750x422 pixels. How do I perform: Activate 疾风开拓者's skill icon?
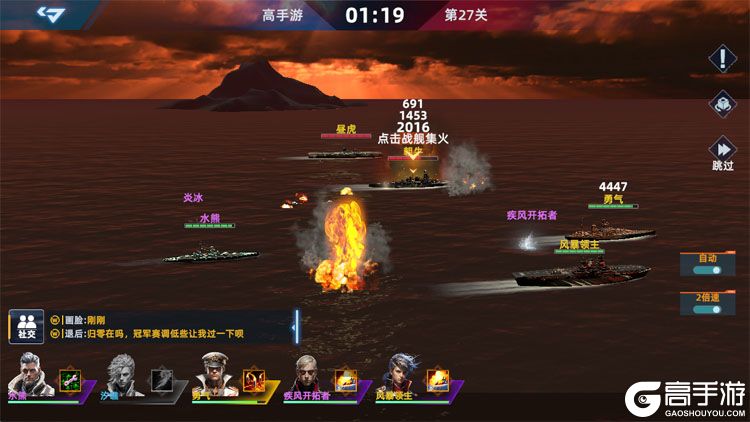click(345, 379)
